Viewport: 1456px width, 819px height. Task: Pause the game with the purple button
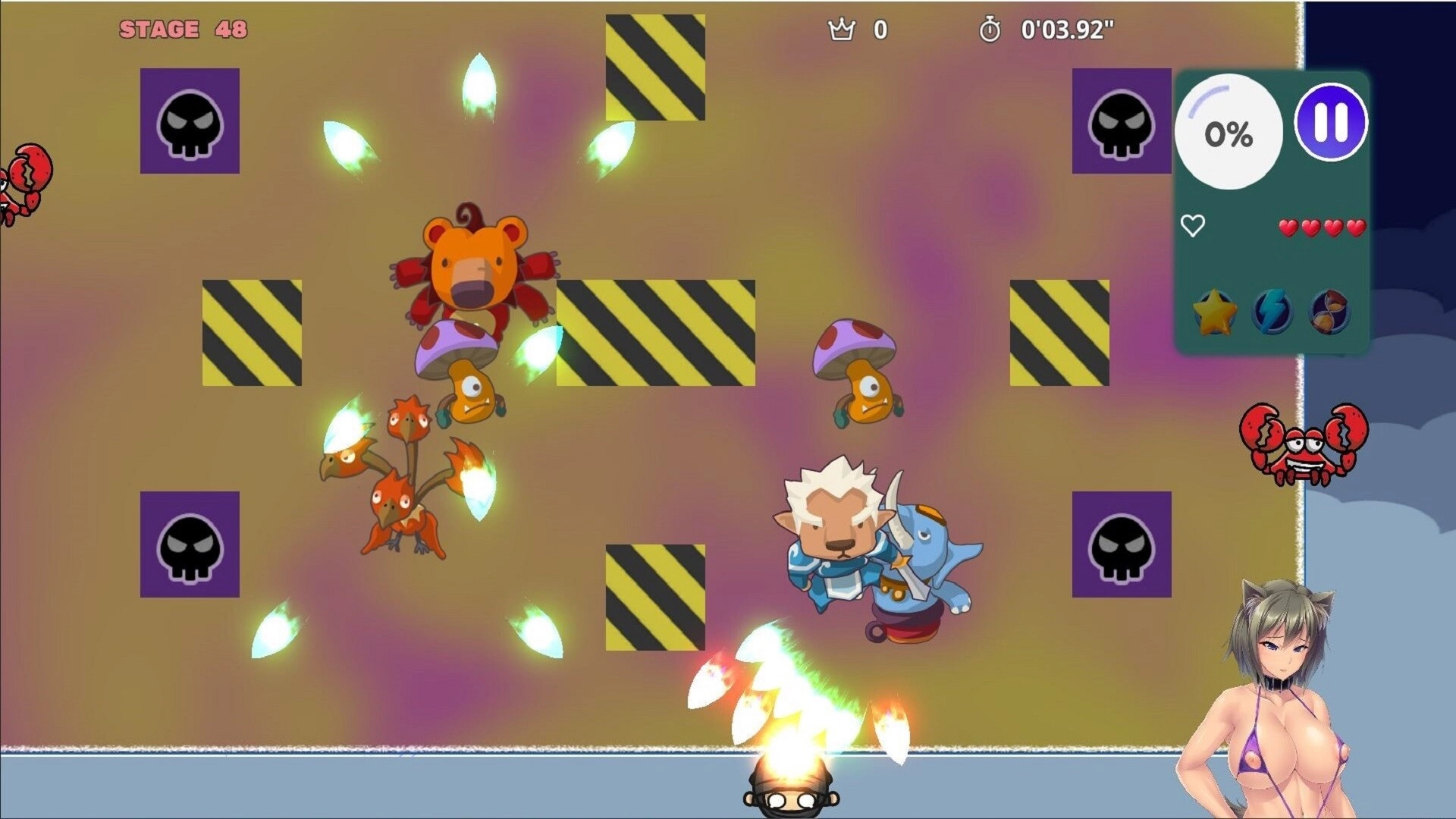(1331, 122)
